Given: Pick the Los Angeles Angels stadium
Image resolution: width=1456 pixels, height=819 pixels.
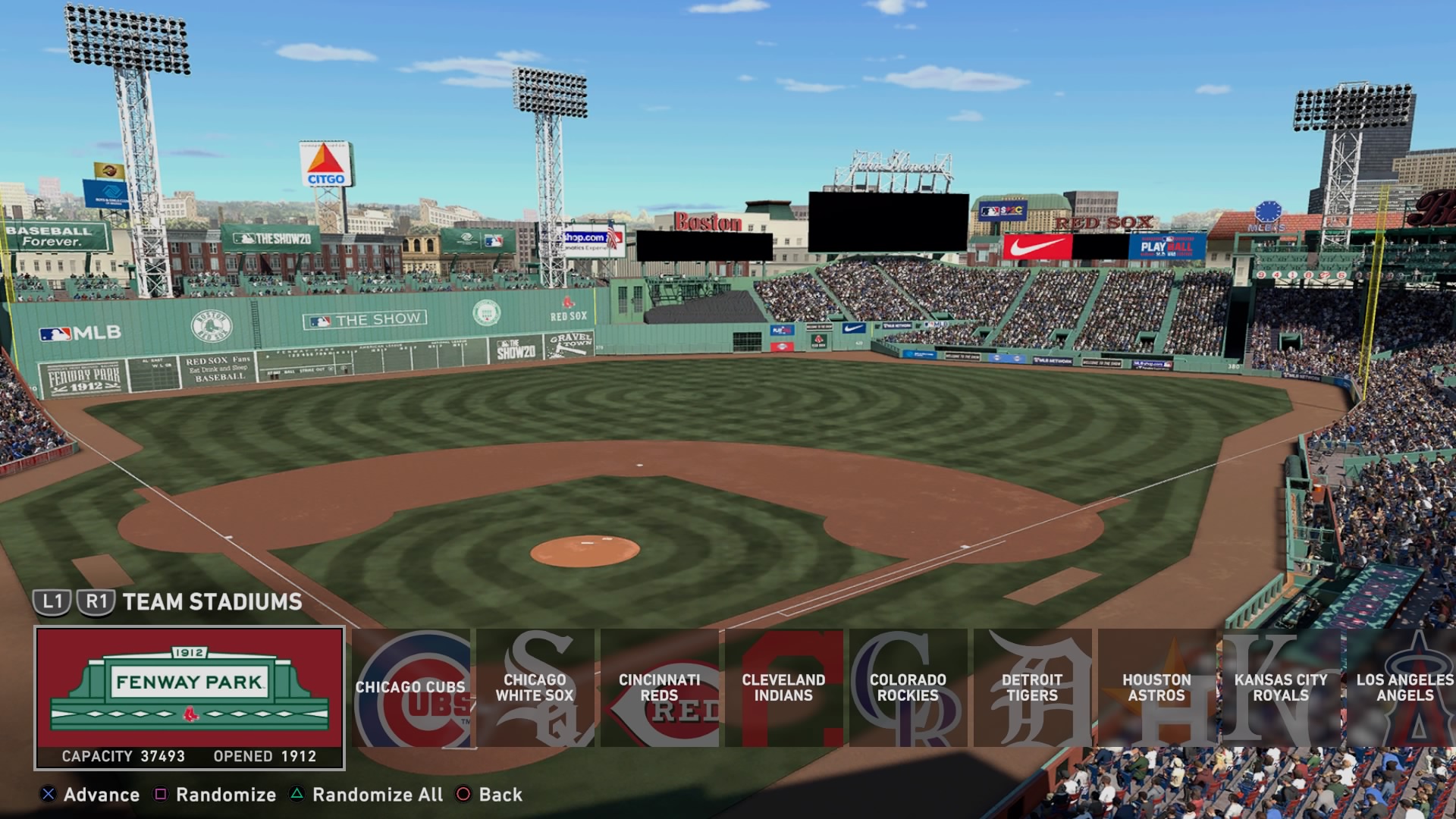Looking at the screenshot, I should 1404,688.
